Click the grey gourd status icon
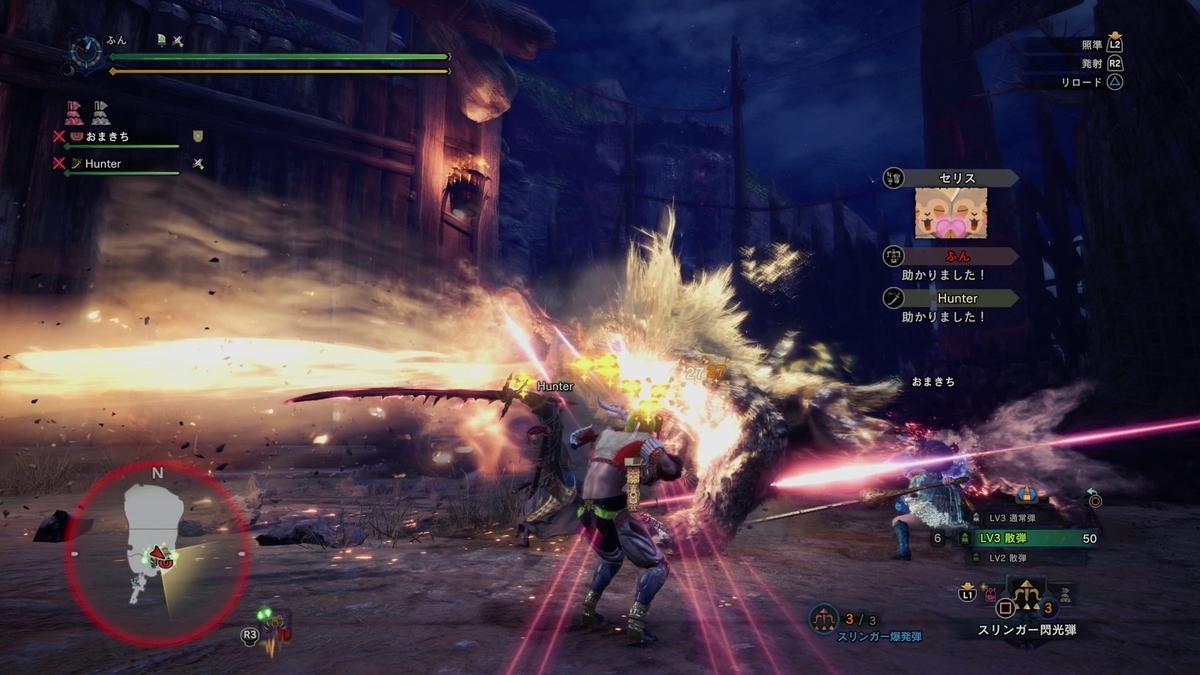 100,112
